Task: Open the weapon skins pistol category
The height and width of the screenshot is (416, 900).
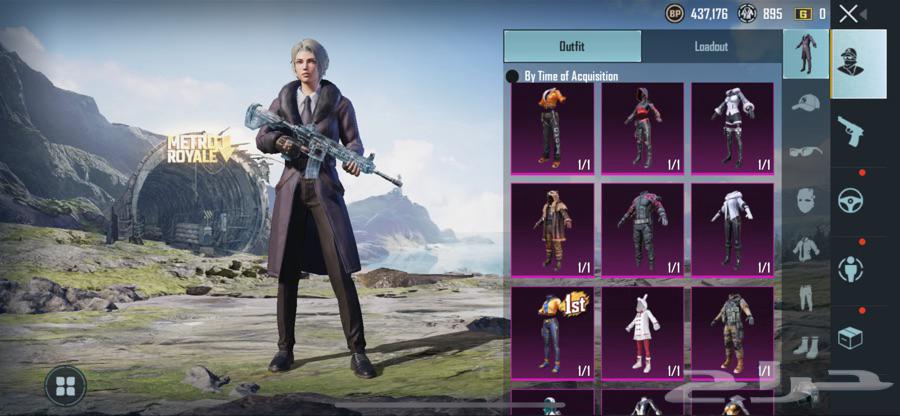Action: click(x=851, y=130)
